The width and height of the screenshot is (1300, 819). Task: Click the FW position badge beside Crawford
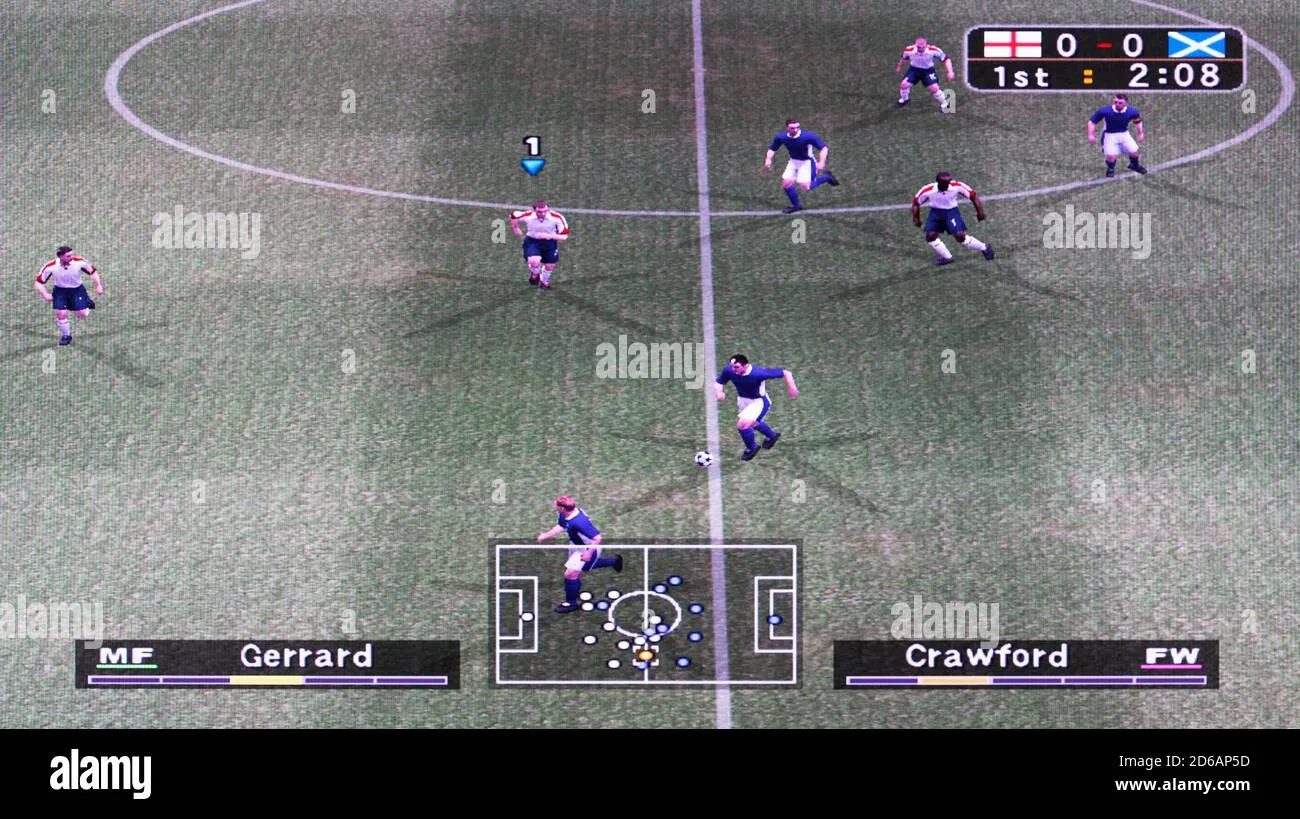pos(1174,655)
